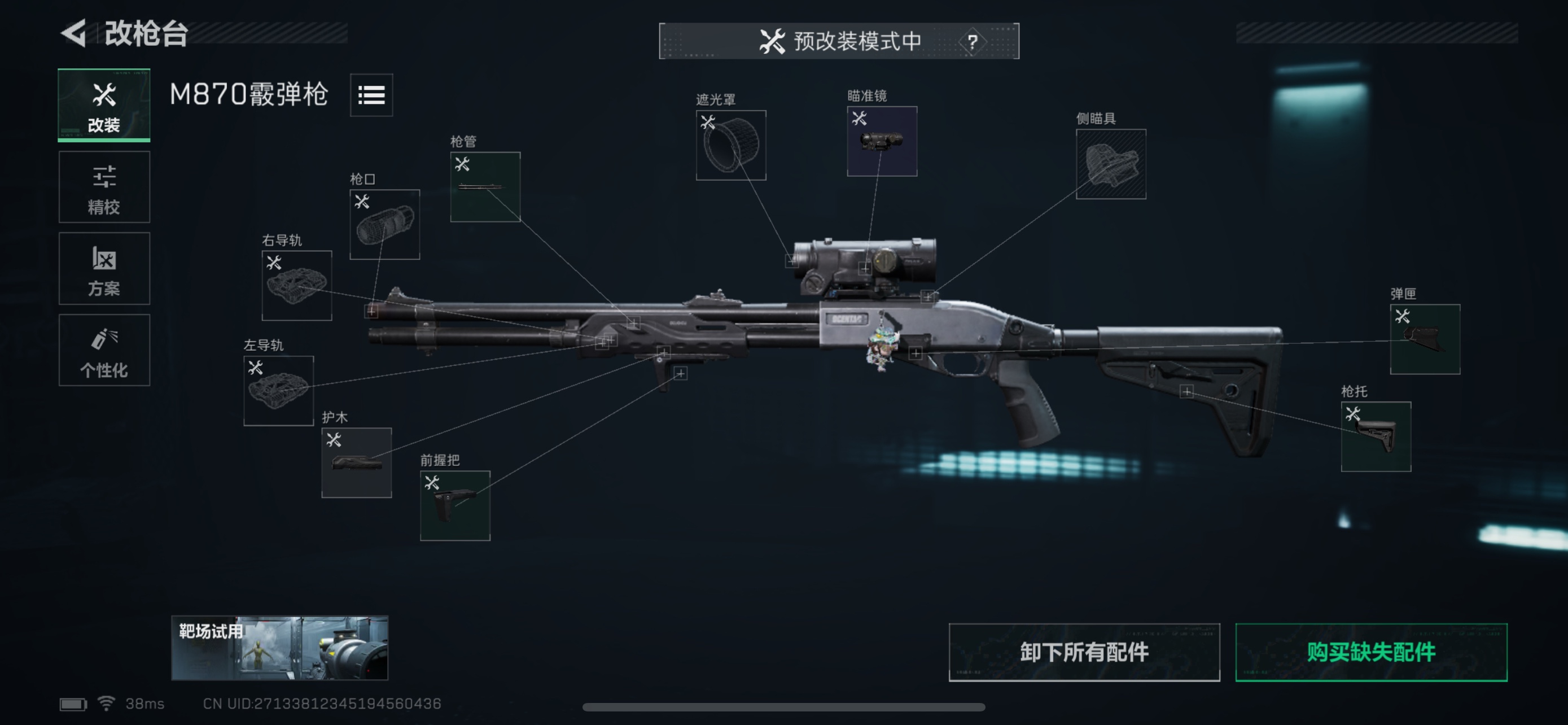The image size is (1568, 725).
Task: Open the weapon list beside M870霰弹枪
Action: [x=371, y=95]
